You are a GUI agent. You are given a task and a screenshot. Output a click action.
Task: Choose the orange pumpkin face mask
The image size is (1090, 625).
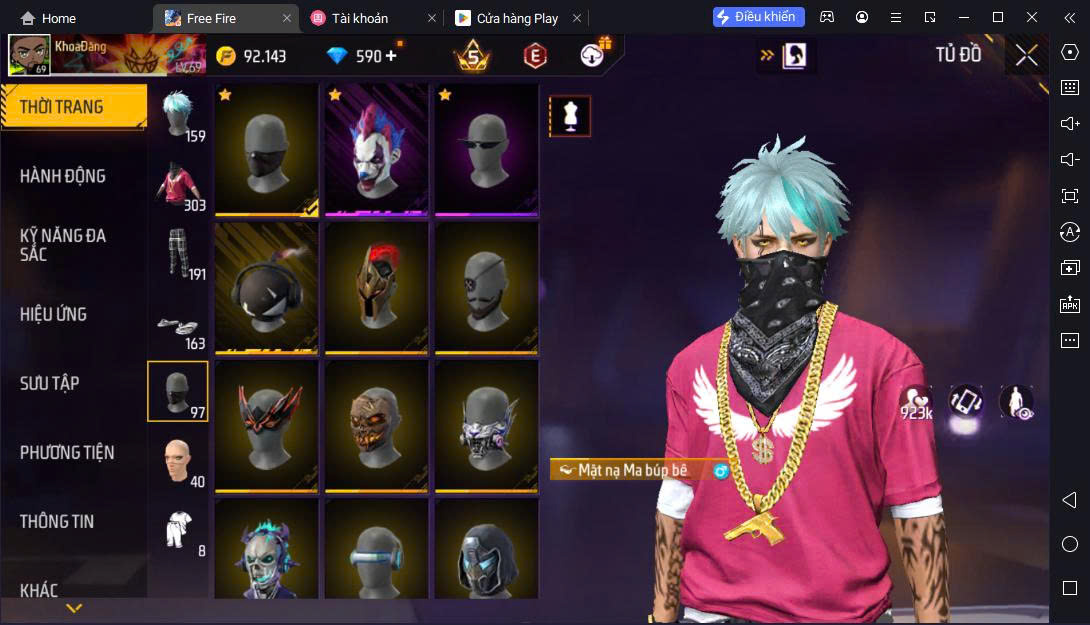376,425
